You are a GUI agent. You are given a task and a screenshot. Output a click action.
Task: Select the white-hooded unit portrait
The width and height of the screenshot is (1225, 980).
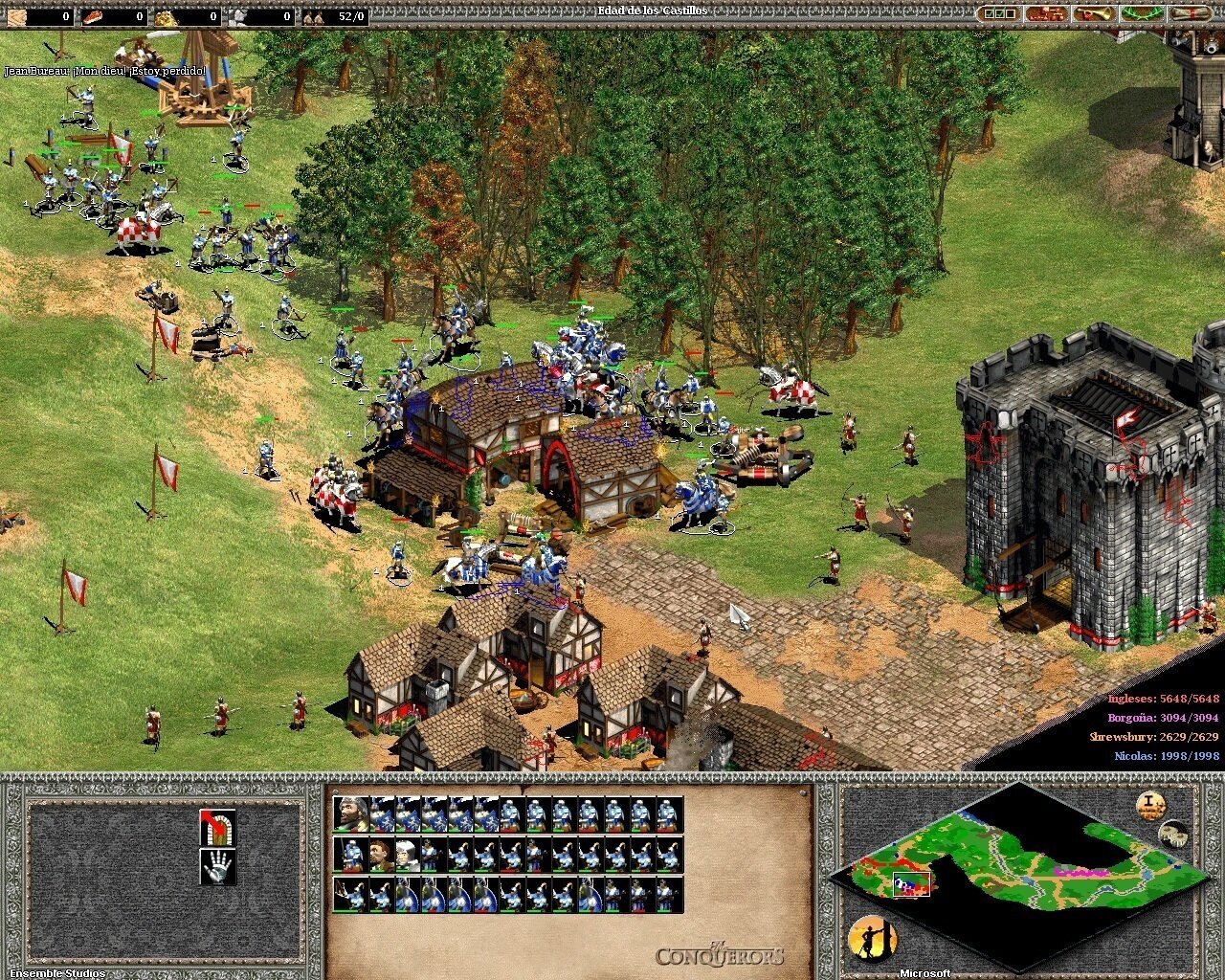[x=407, y=856]
